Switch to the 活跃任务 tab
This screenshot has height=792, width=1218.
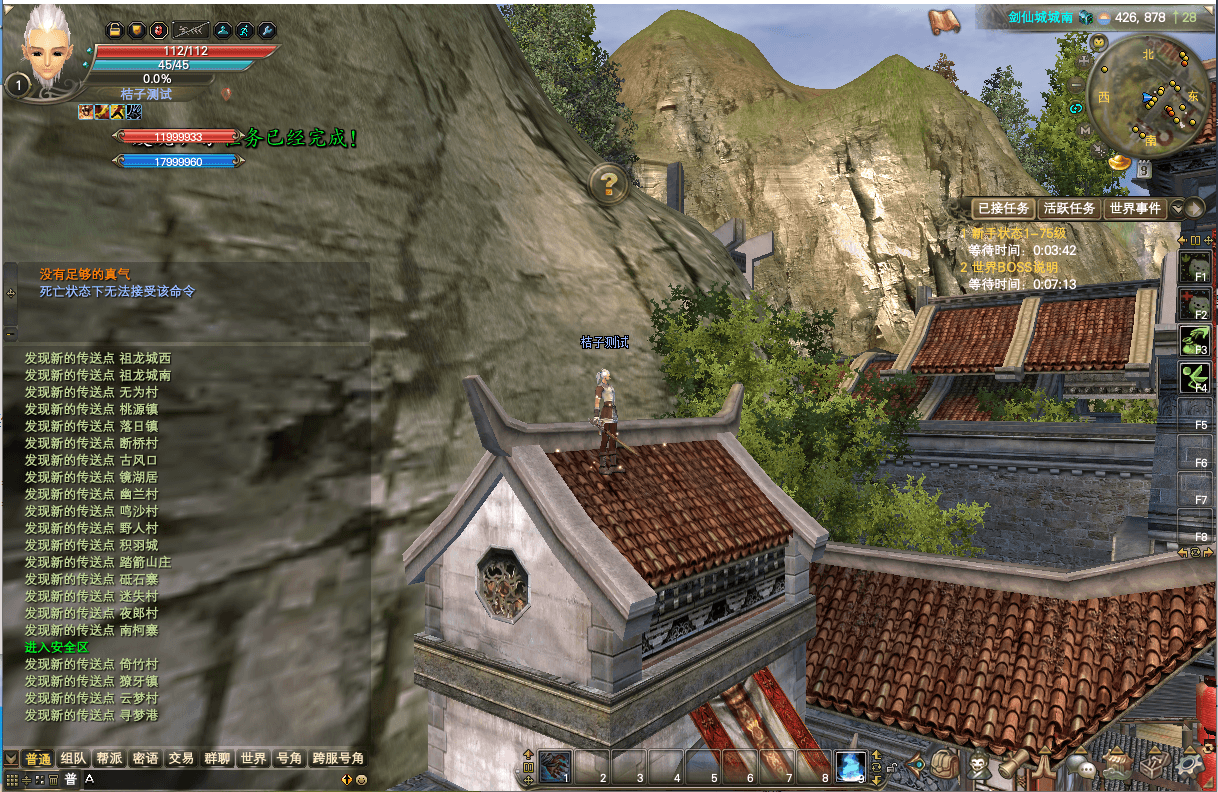(1069, 208)
